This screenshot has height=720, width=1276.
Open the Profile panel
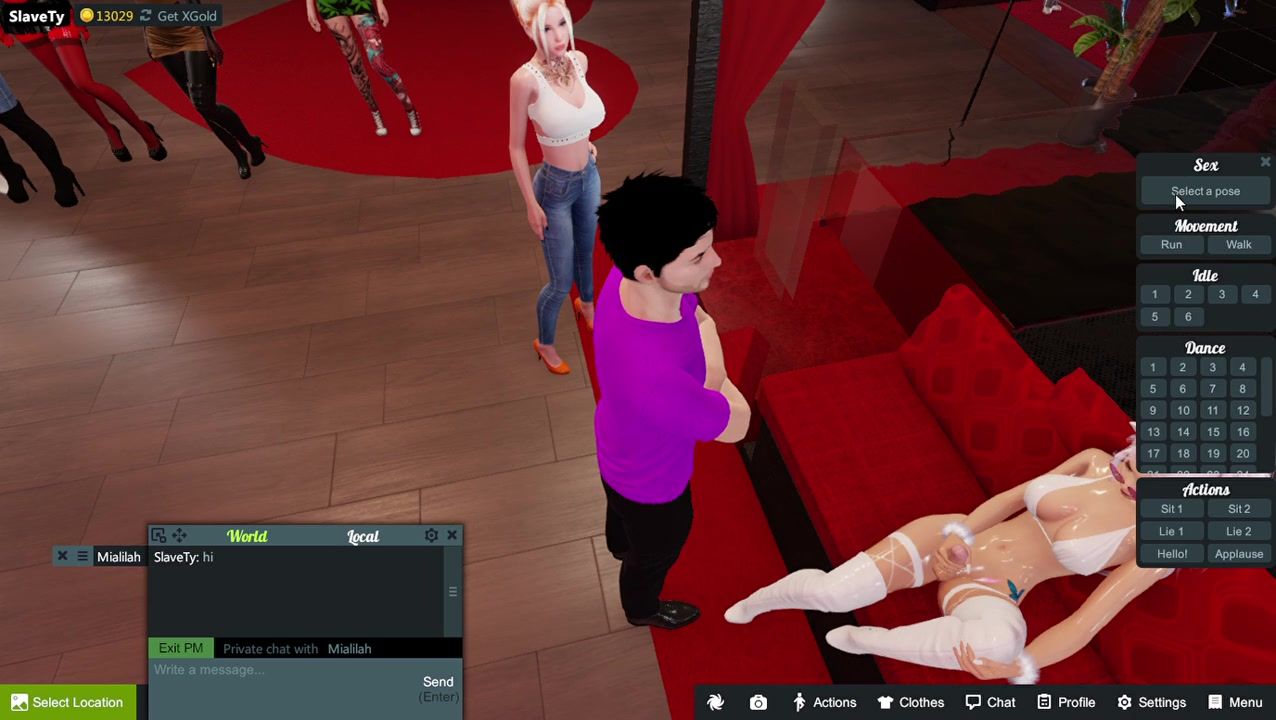click(1066, 702)
